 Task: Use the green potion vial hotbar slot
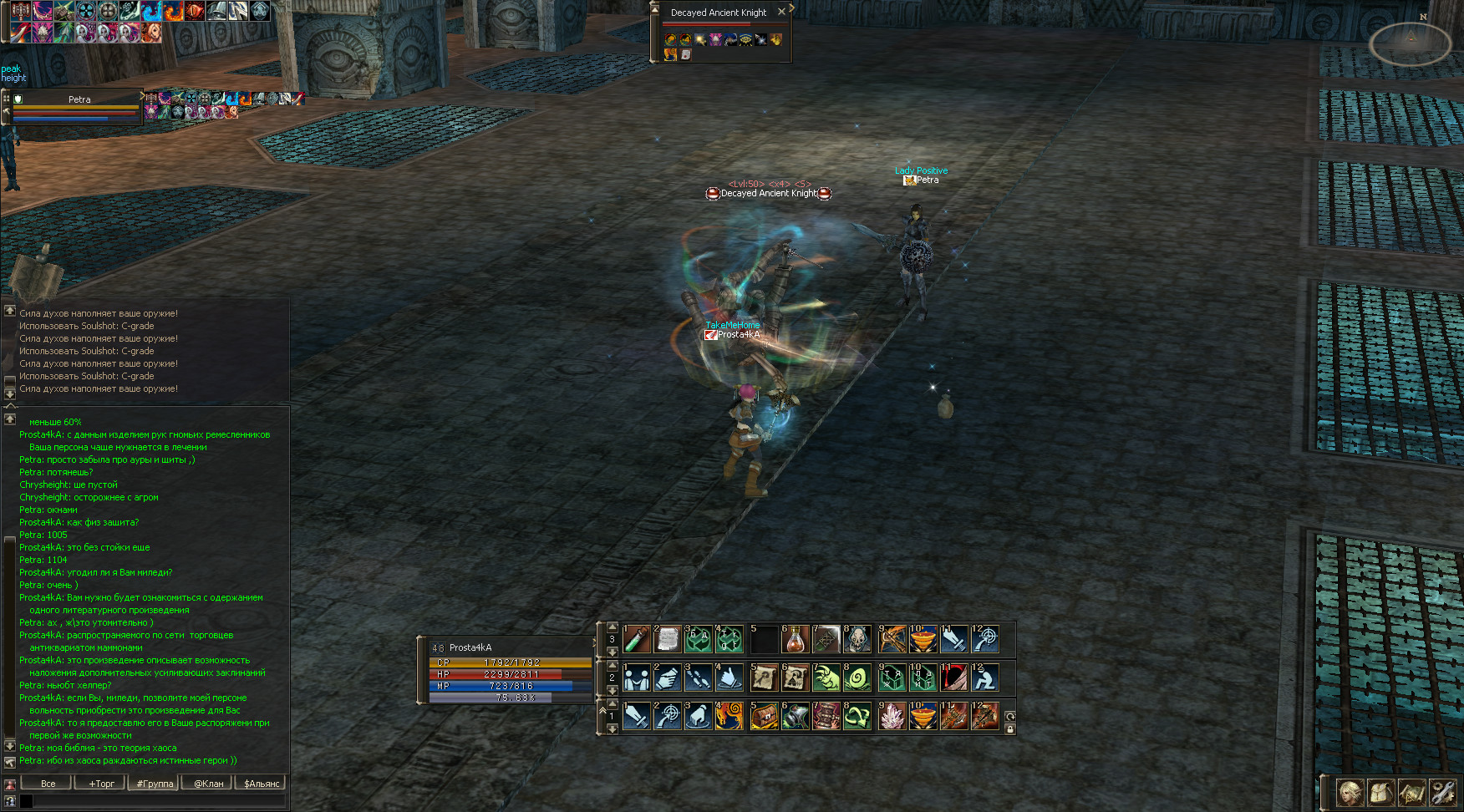(x=637, y=640)
